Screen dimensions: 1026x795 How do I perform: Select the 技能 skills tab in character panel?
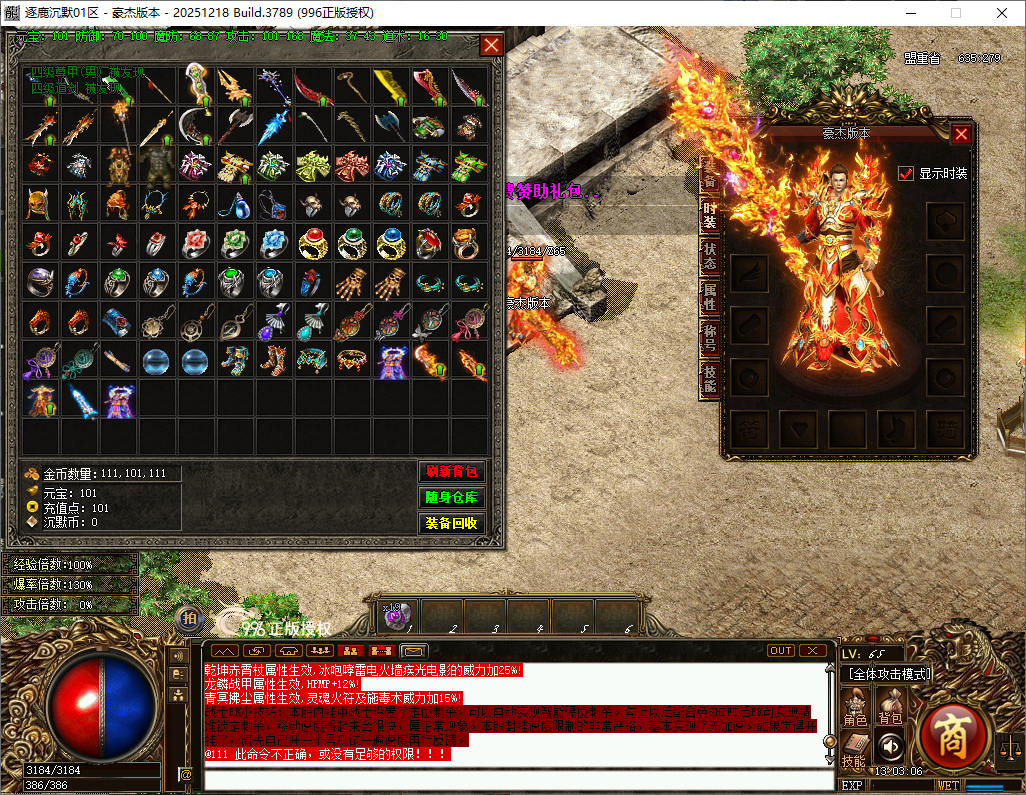pos(709,378)
